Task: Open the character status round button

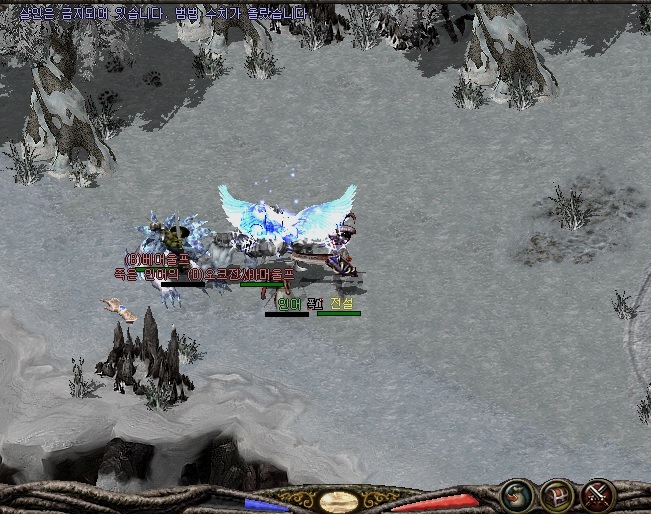Action: pos(517,494)
